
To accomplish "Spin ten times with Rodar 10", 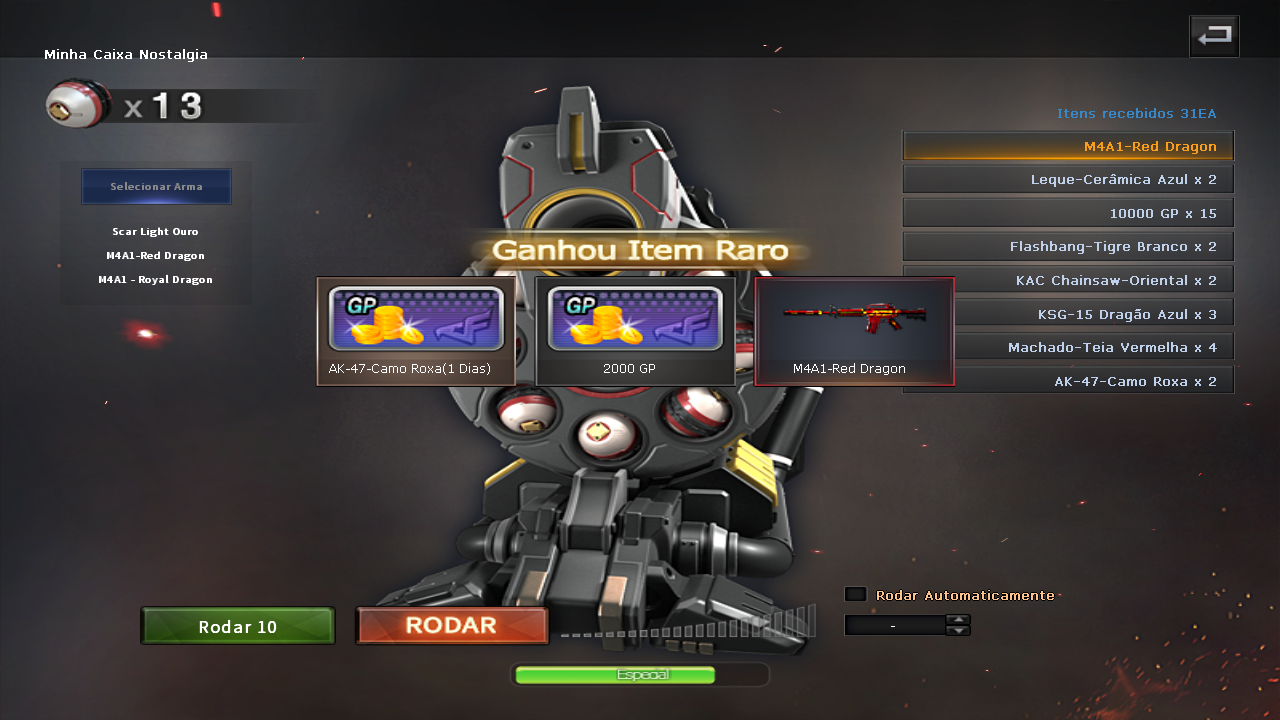I will (x=238, y=627).
